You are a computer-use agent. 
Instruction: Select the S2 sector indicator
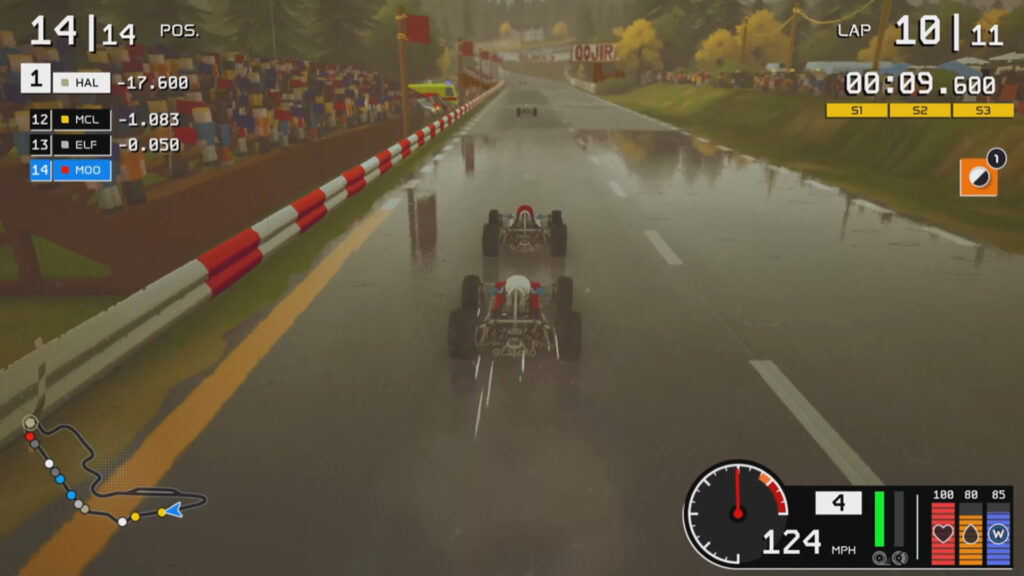pos(919,110)
